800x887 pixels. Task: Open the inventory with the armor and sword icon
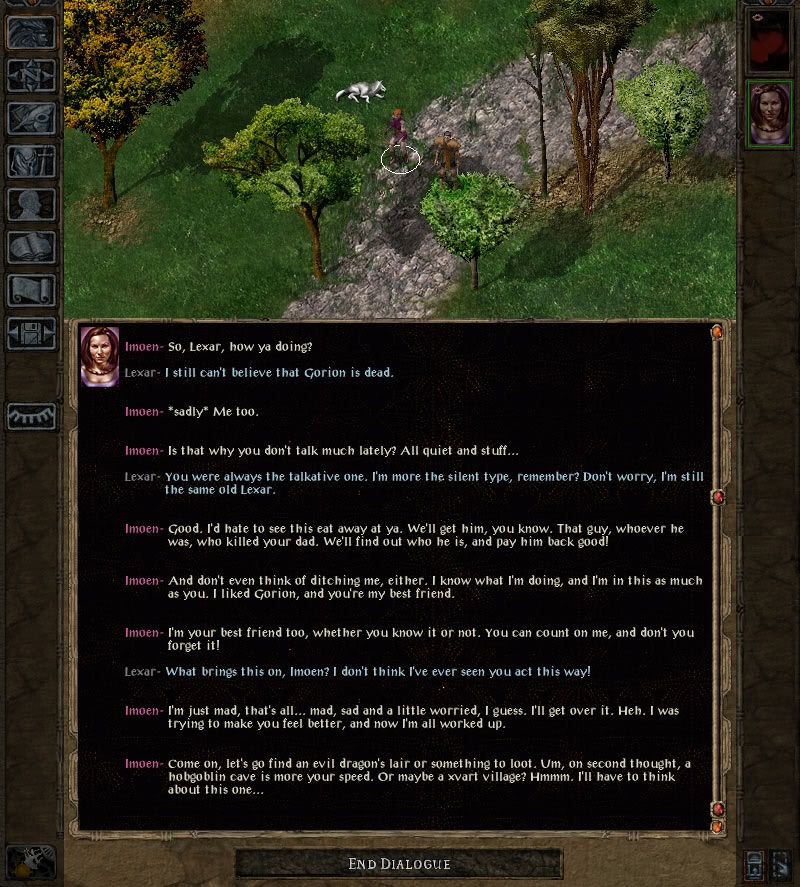31,161
